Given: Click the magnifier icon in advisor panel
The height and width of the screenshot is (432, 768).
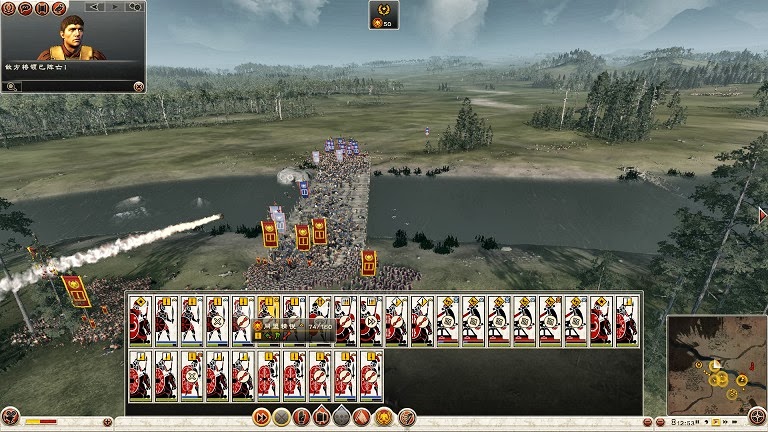Looking at the screenshot, I should click(x=11, y=87).
